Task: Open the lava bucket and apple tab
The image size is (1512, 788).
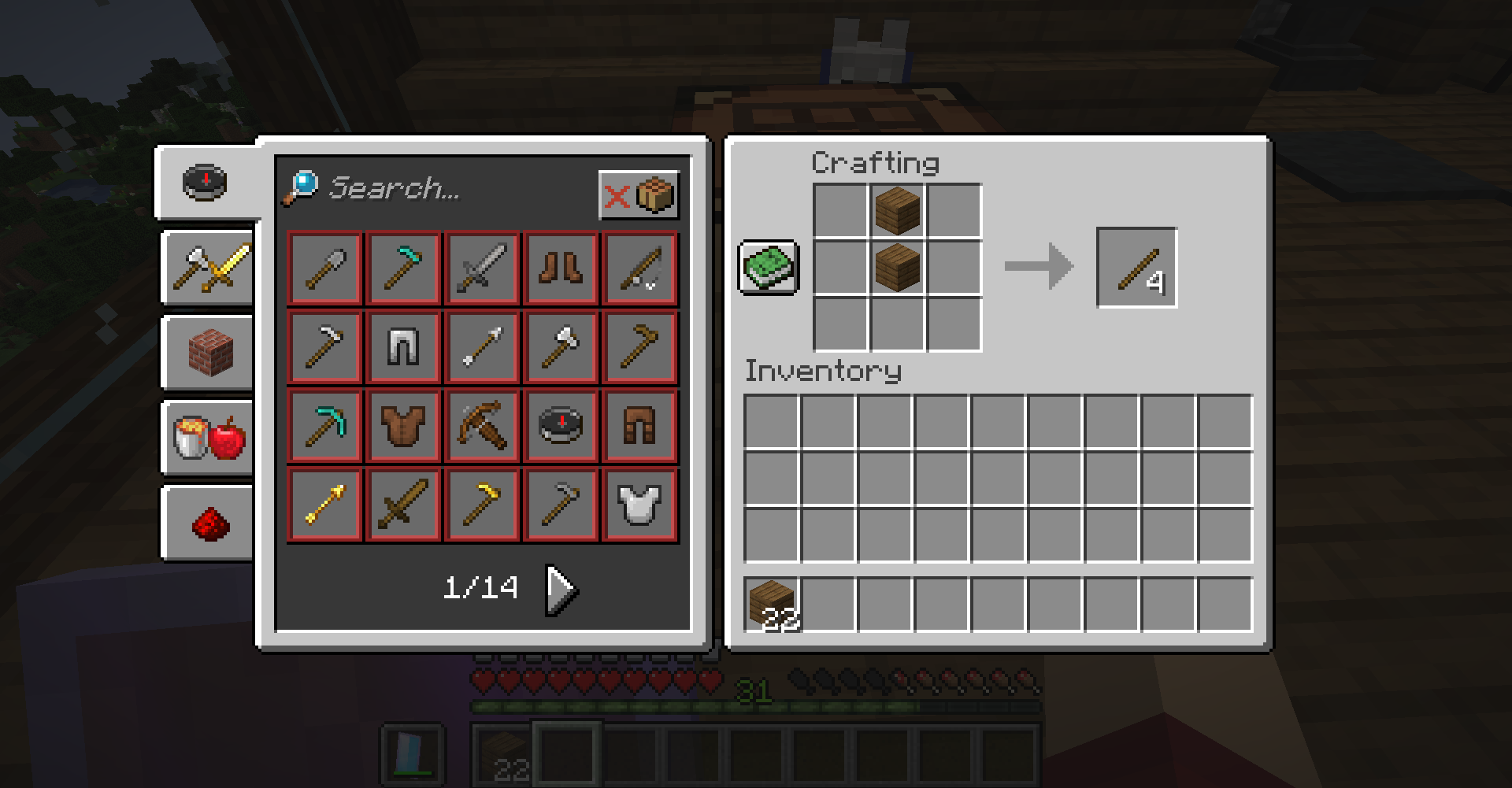Action: point(209,438)
